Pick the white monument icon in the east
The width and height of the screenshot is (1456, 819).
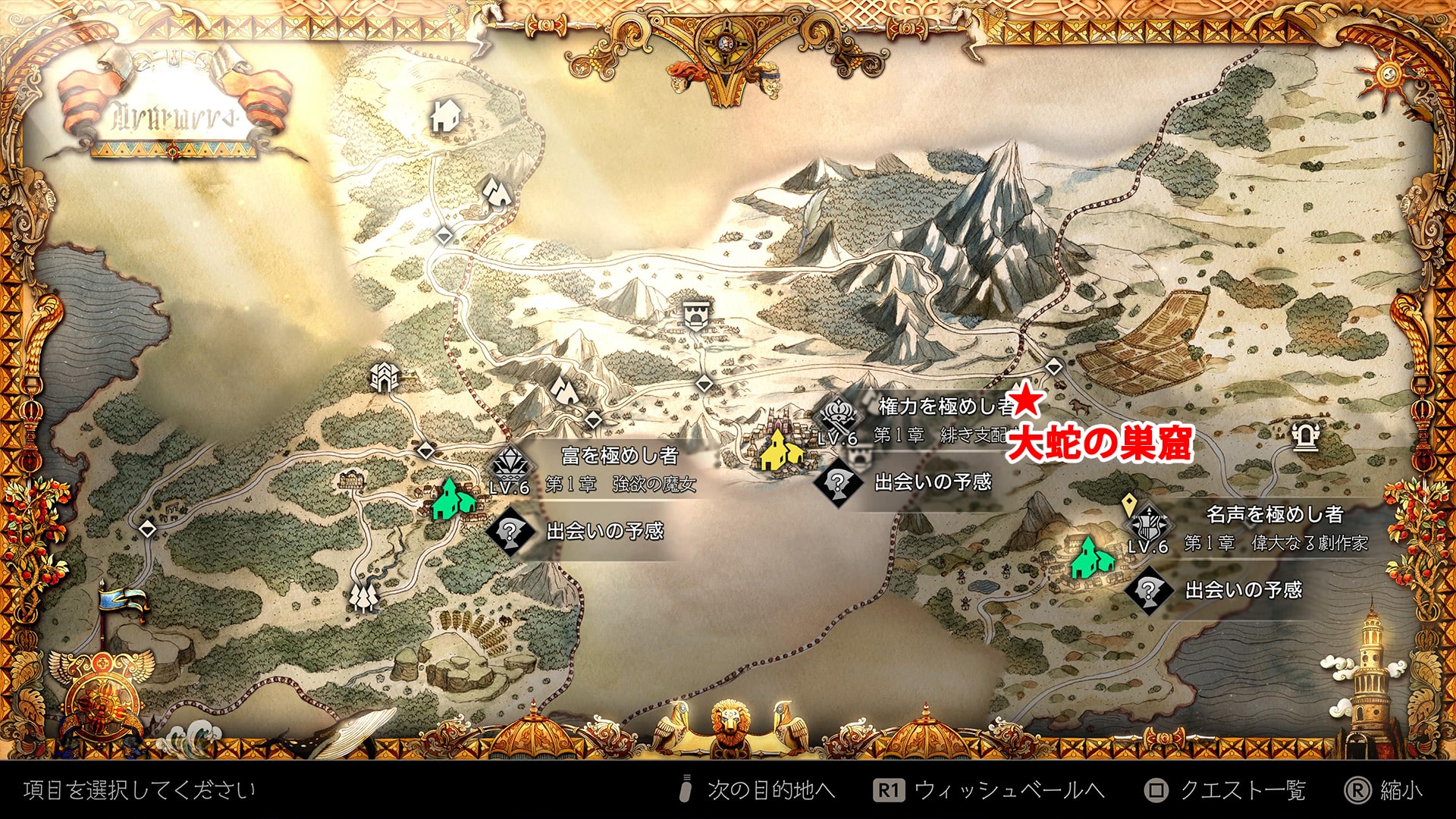point(1304,436)
